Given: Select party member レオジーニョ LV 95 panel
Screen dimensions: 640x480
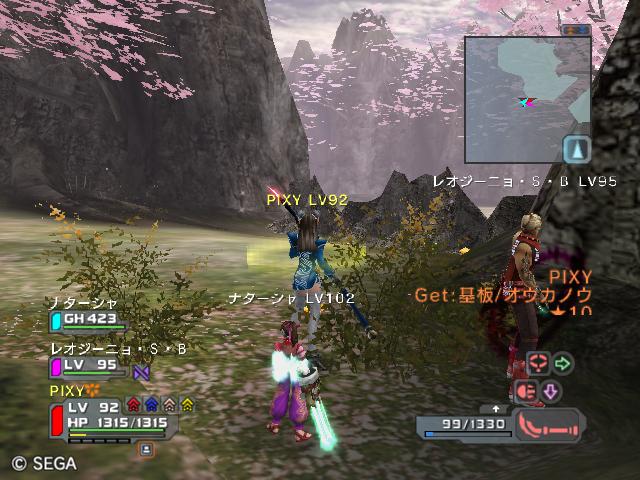Looking at the screenshot, I should pos(88,366).
